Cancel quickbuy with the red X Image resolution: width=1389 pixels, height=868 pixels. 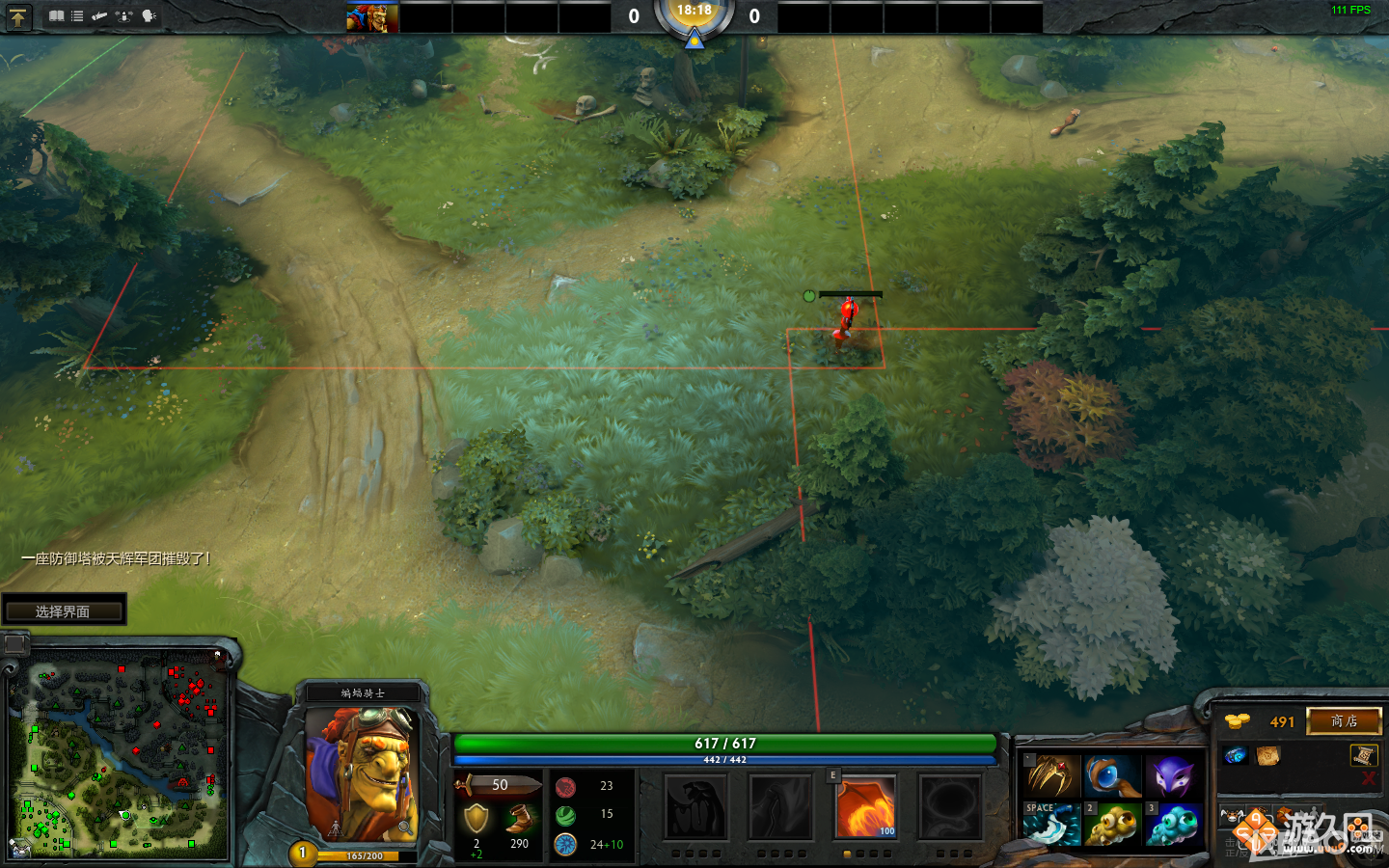1367,778
